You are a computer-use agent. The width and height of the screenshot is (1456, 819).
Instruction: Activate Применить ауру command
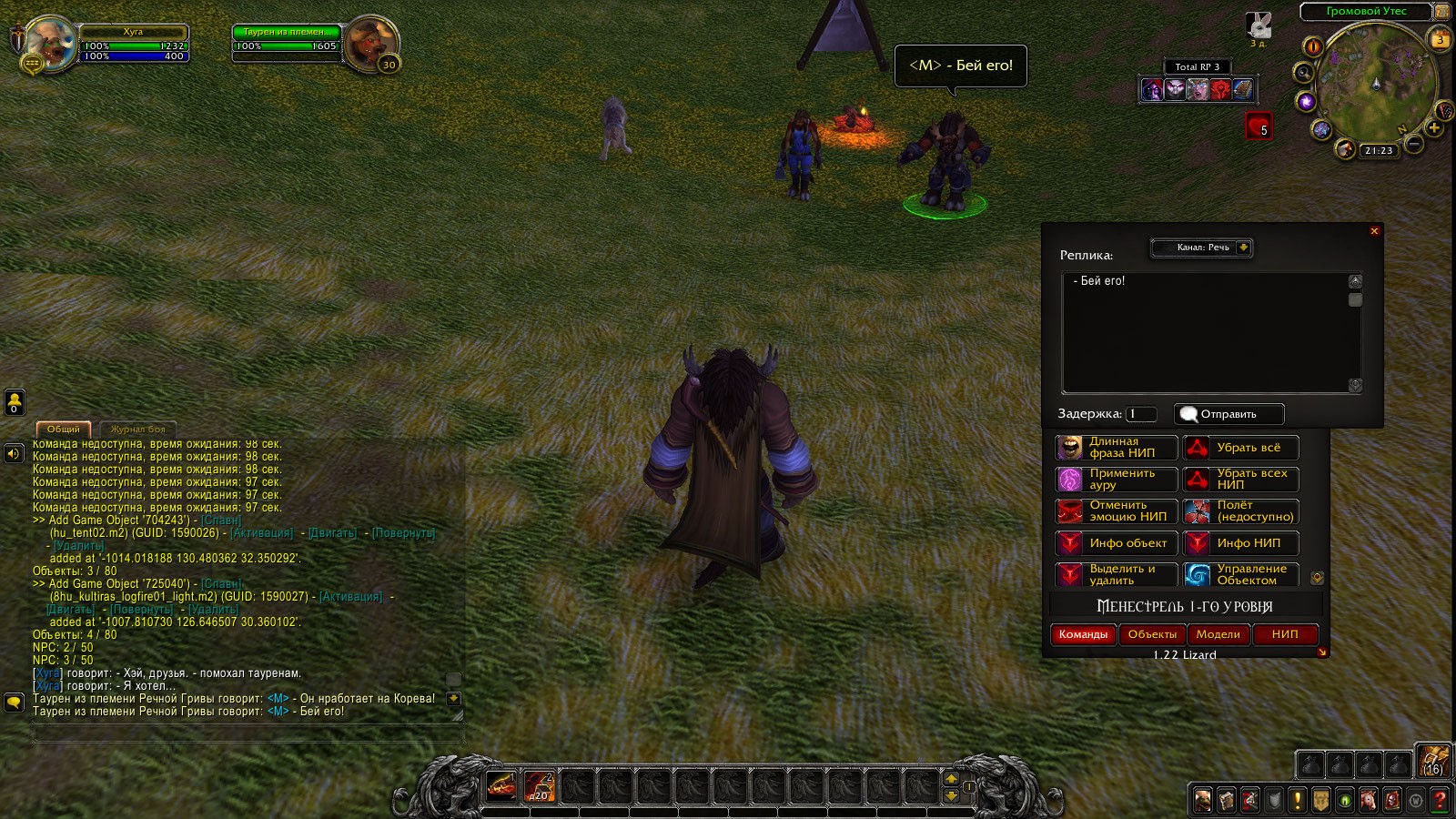coord(1117,480)
